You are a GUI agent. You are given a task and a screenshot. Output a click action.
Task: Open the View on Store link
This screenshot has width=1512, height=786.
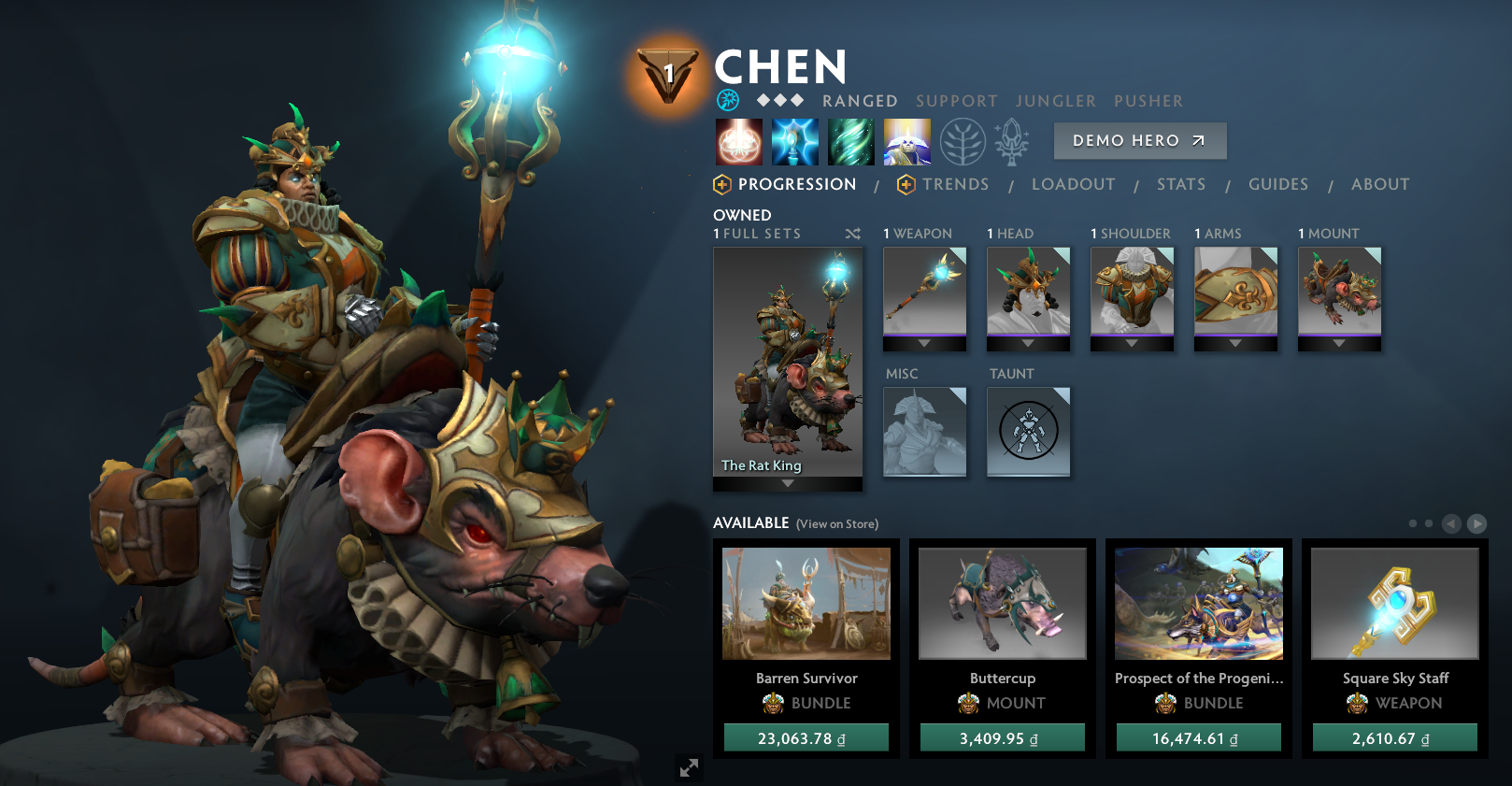[x=835, y=524]
